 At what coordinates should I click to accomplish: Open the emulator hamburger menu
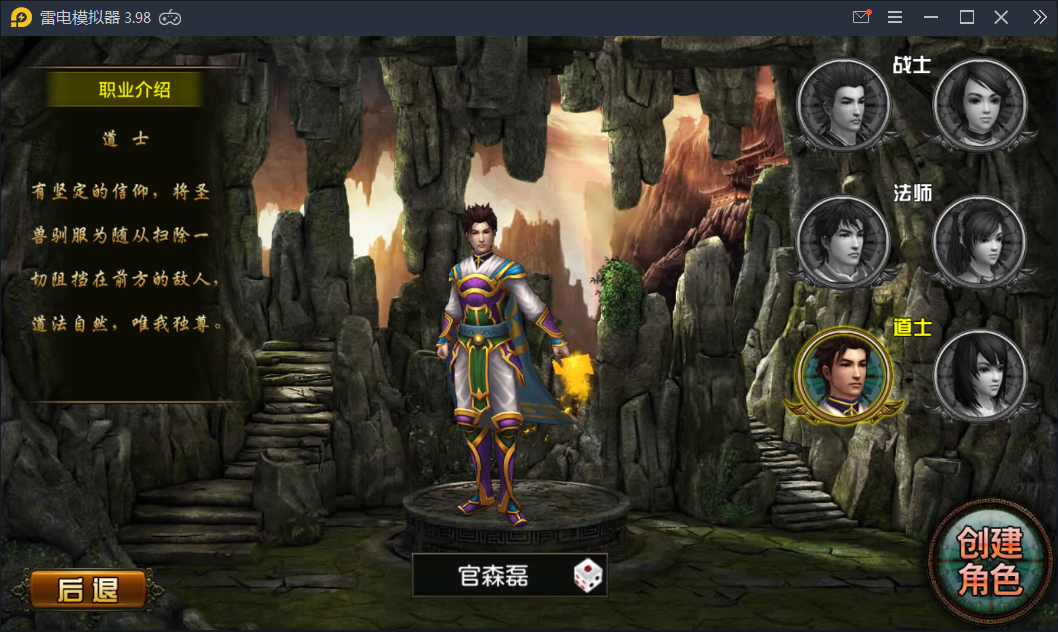(x=895, y=17)
